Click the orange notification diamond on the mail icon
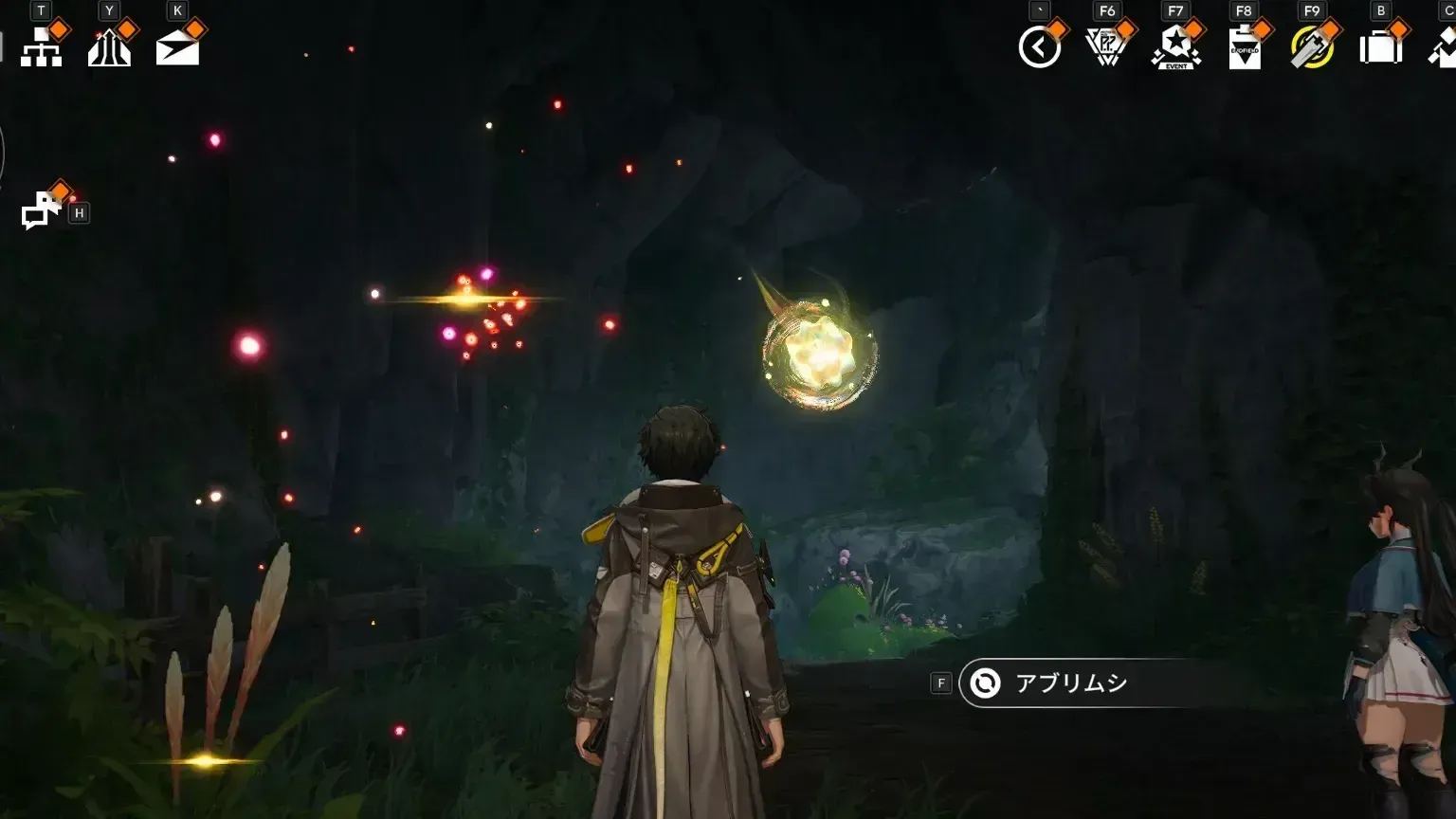1456x819 pixels. pos(195,28)
